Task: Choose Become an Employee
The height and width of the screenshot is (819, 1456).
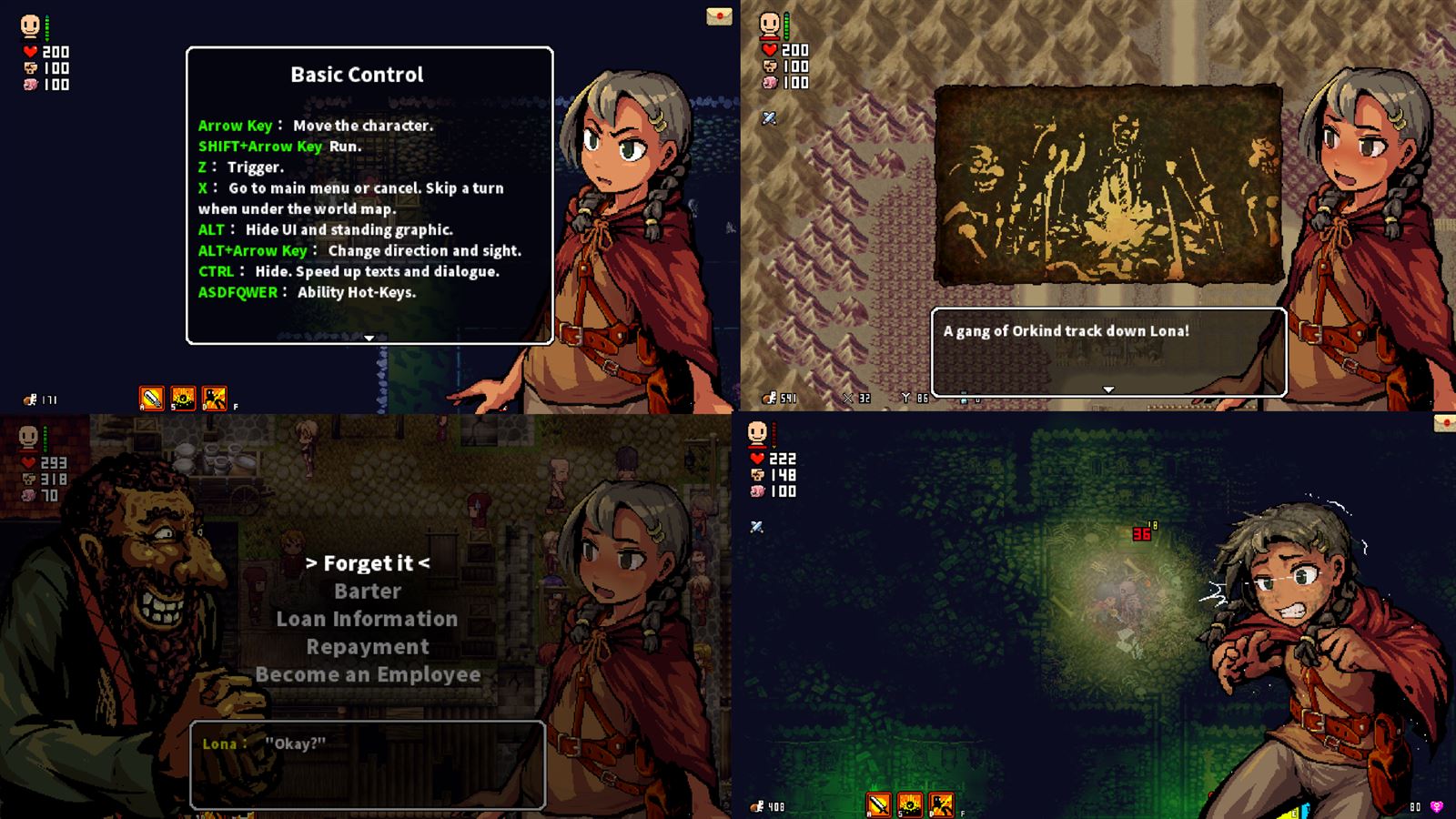Action: (x=368, y=674)
